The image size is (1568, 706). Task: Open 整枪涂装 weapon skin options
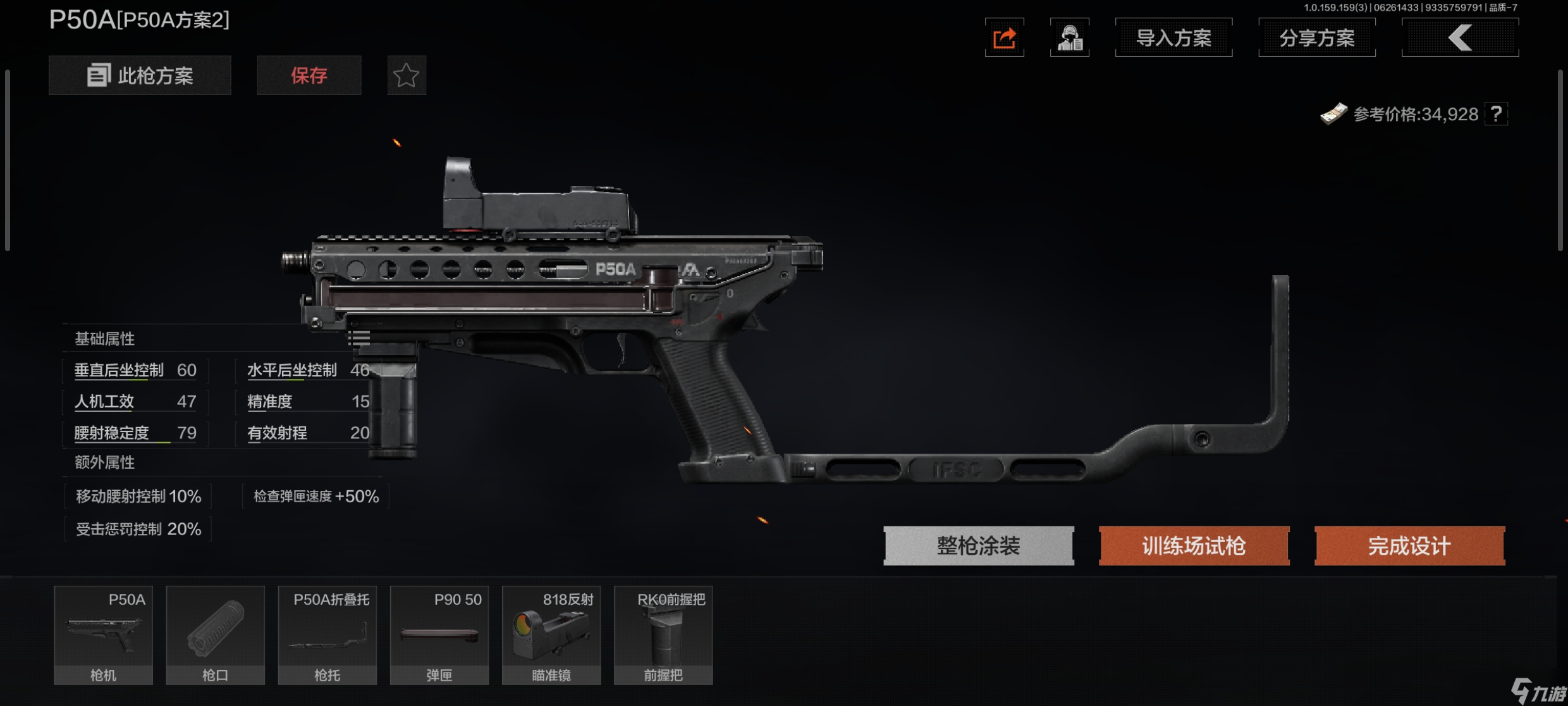pos(978,545)
